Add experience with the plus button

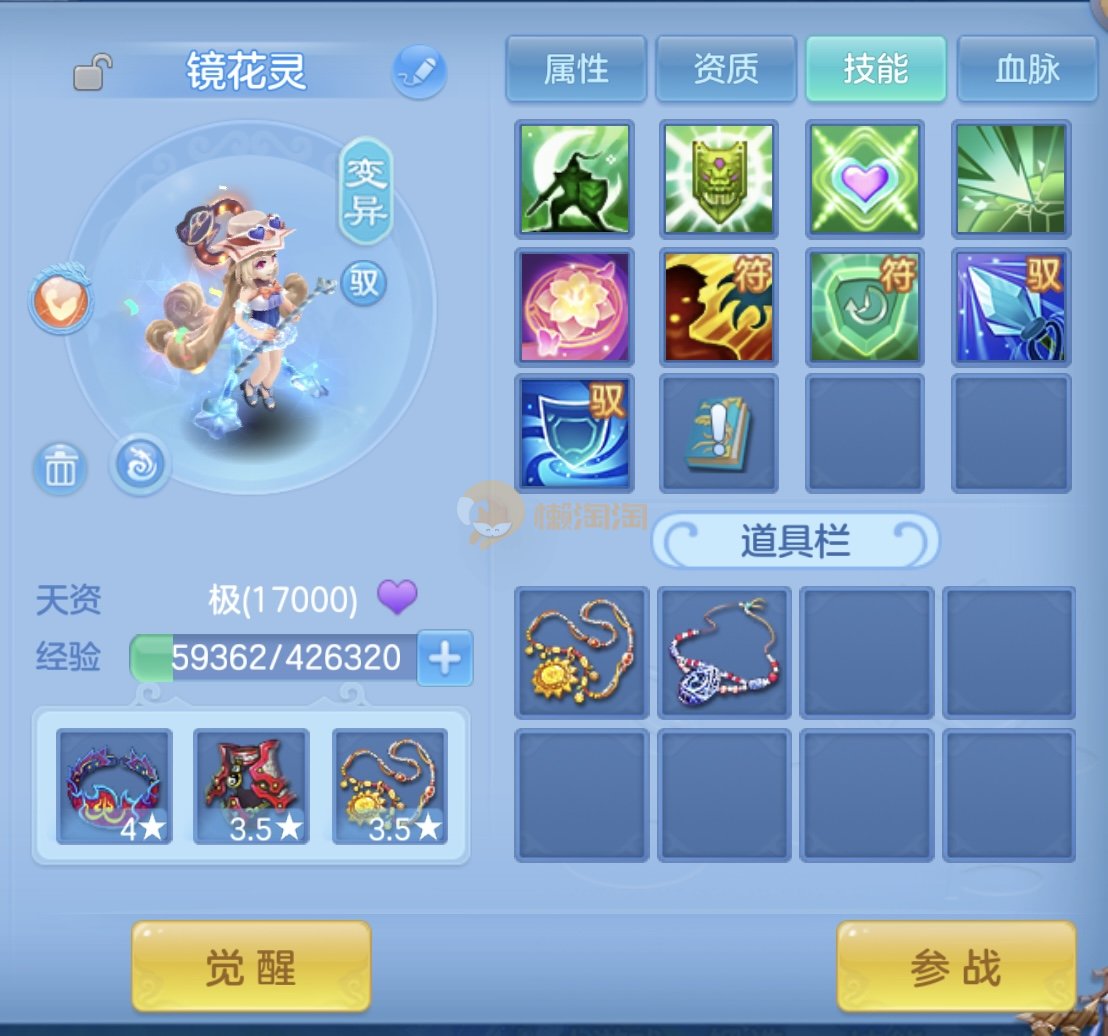pos(444,657)
